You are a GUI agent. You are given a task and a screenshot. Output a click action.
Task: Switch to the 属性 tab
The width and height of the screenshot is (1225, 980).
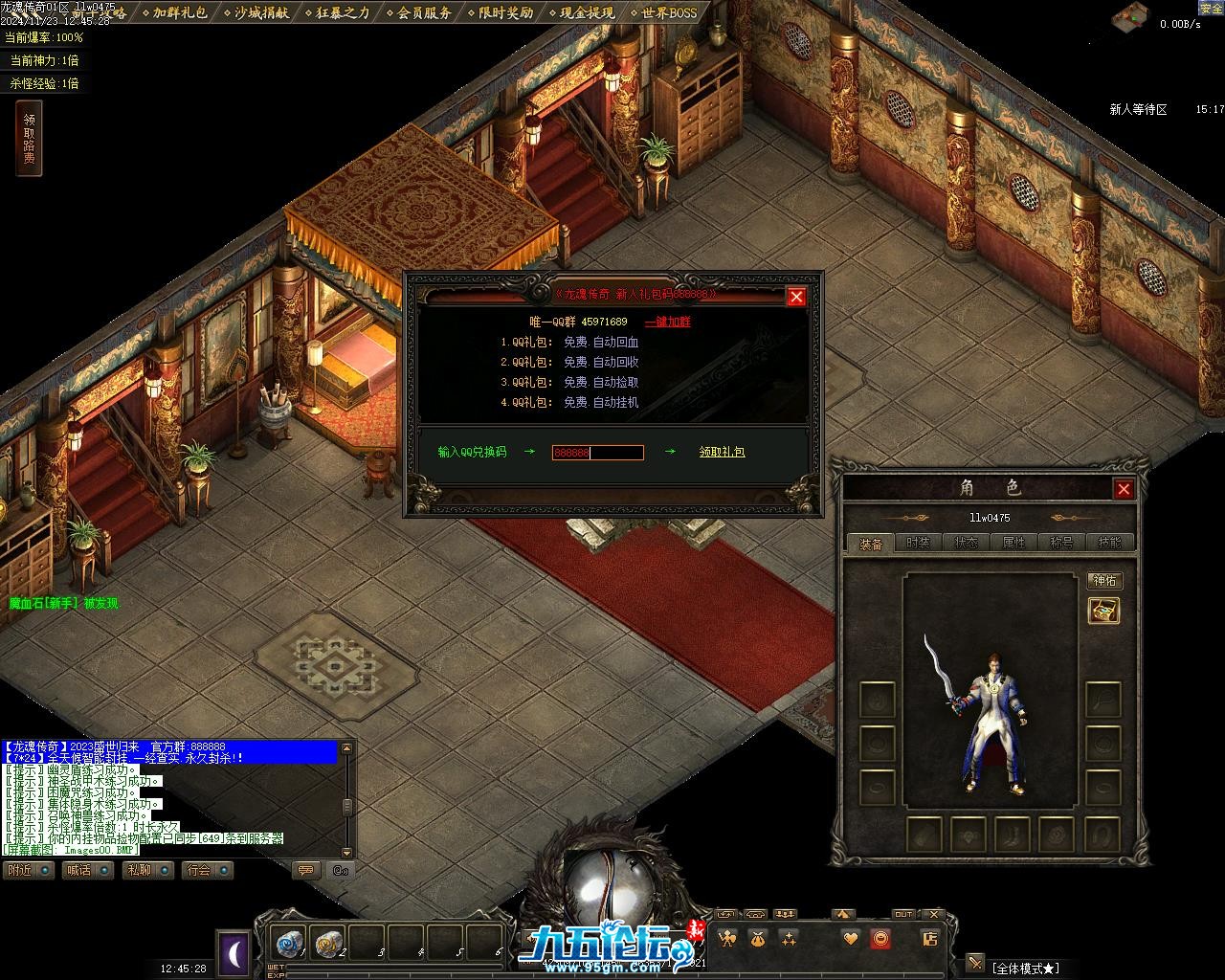(x=1013, y=543)
